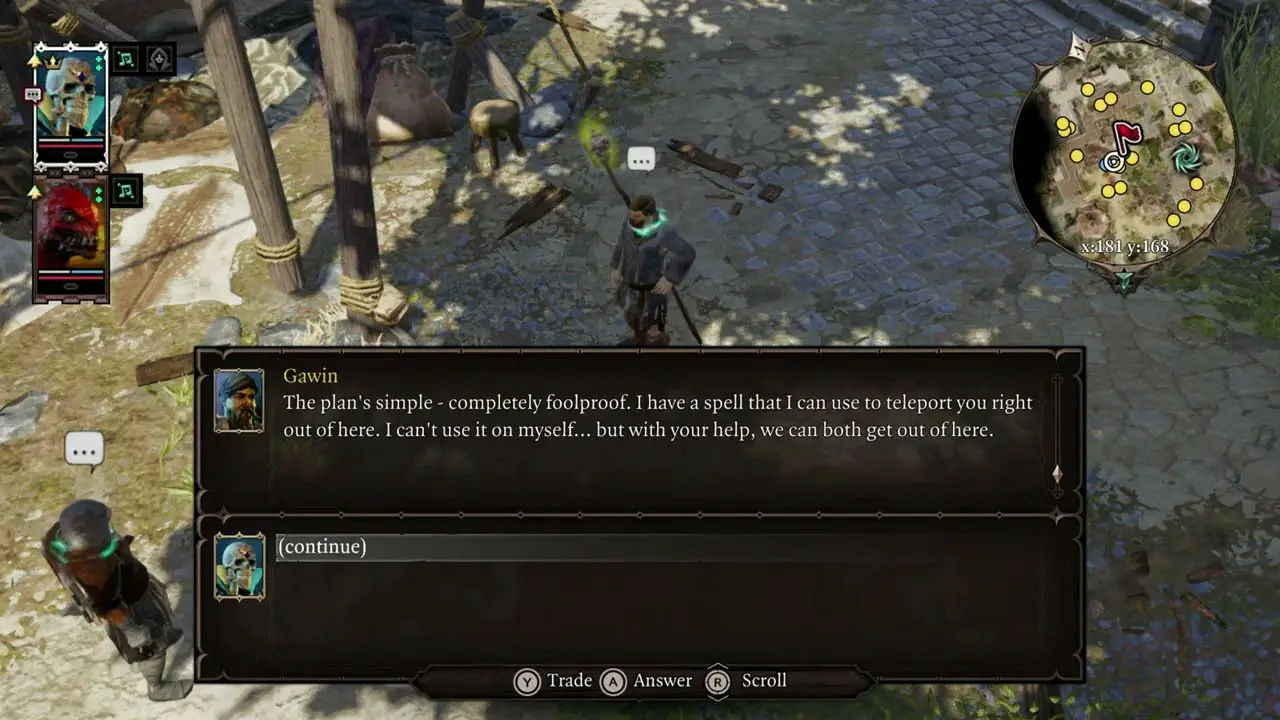1280x720 pixels.
Task: Click the dialogue text scrollbar handle
Action: point(1057,474)
